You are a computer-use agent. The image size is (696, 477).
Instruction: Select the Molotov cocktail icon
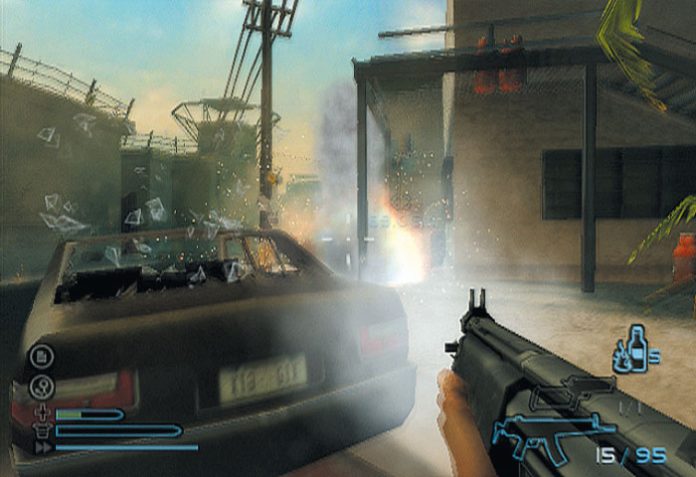point(628,349)
